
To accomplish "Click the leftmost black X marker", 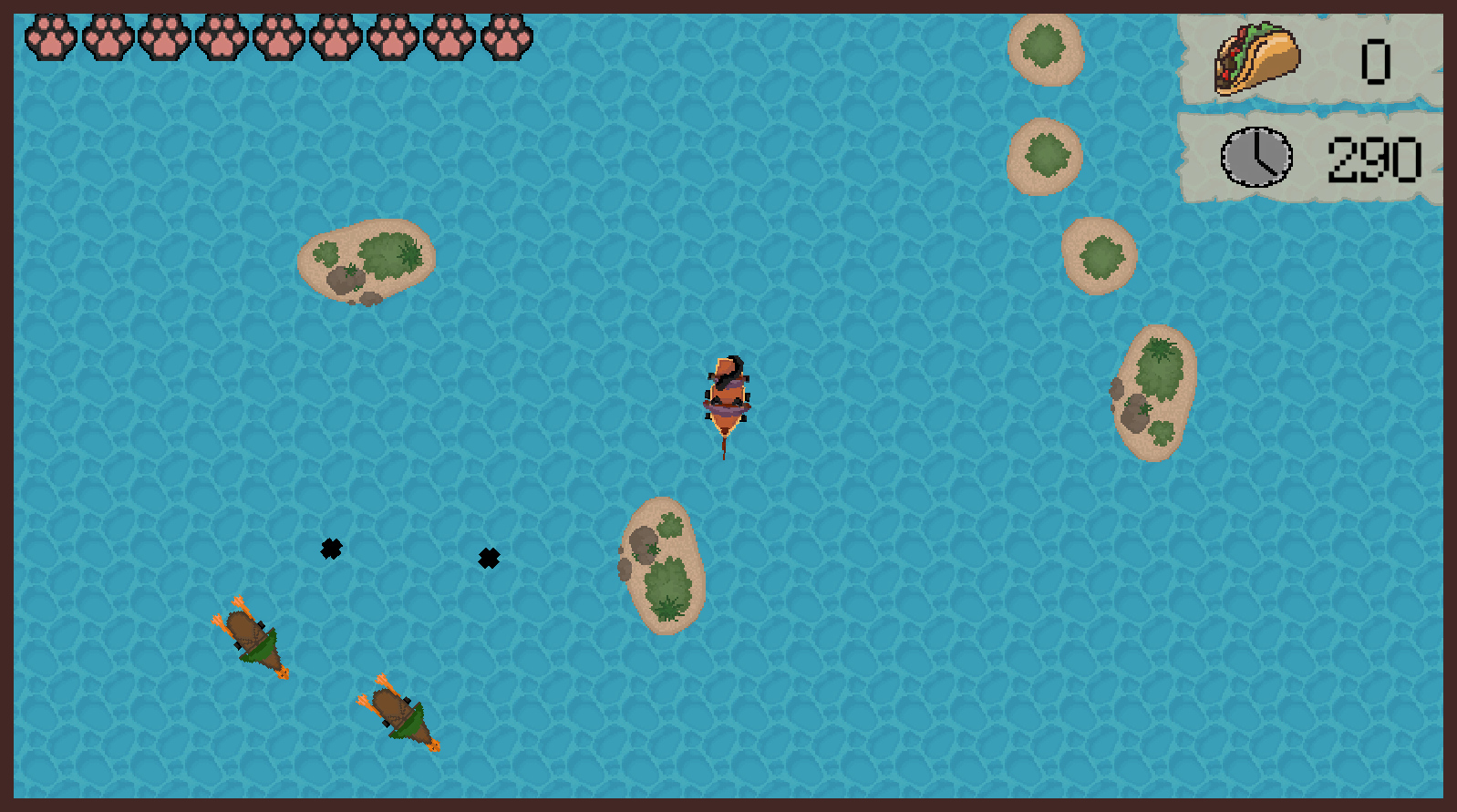I will 331,549.
